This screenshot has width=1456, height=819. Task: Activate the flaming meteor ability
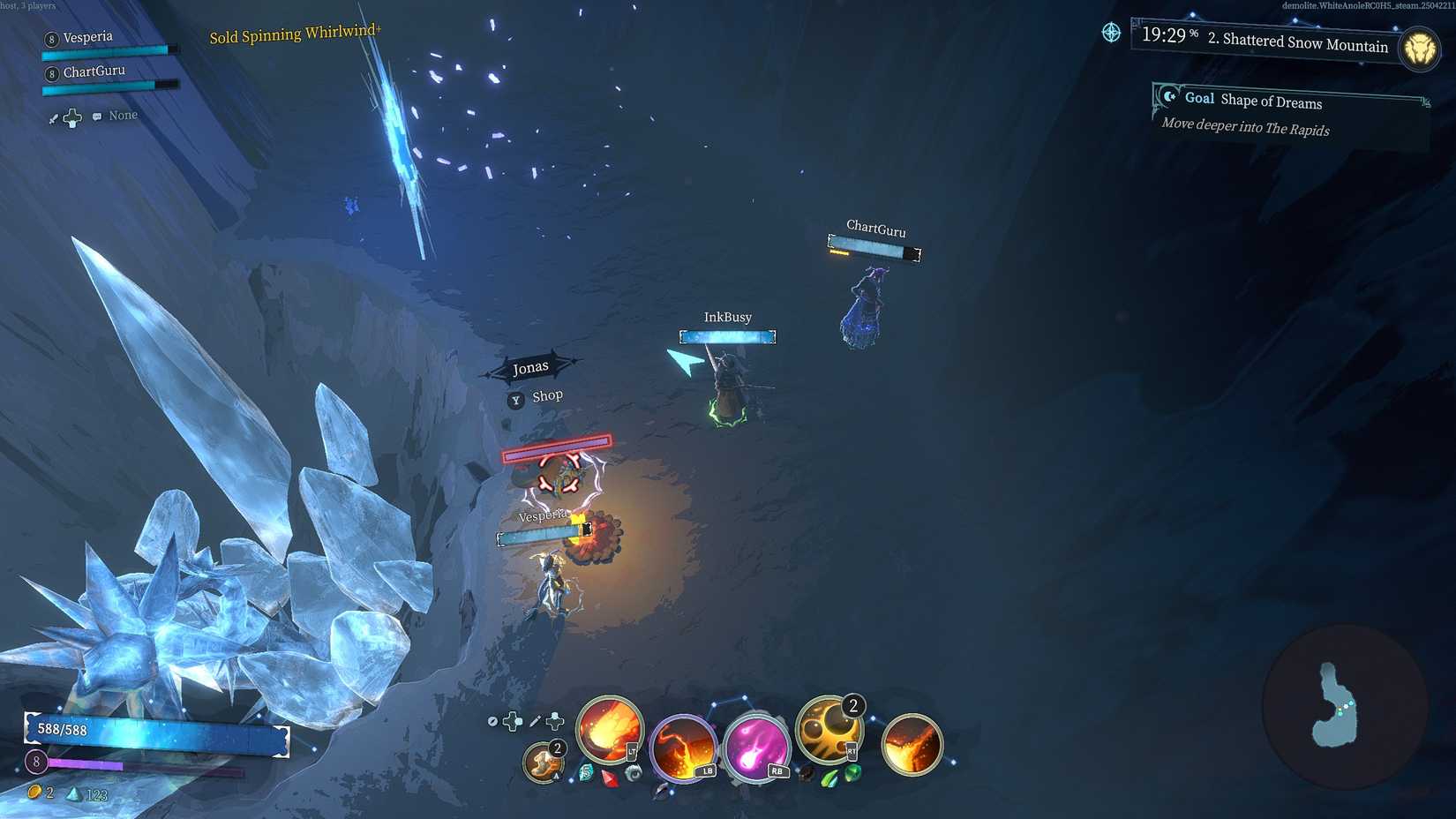[x=609, y=730]
